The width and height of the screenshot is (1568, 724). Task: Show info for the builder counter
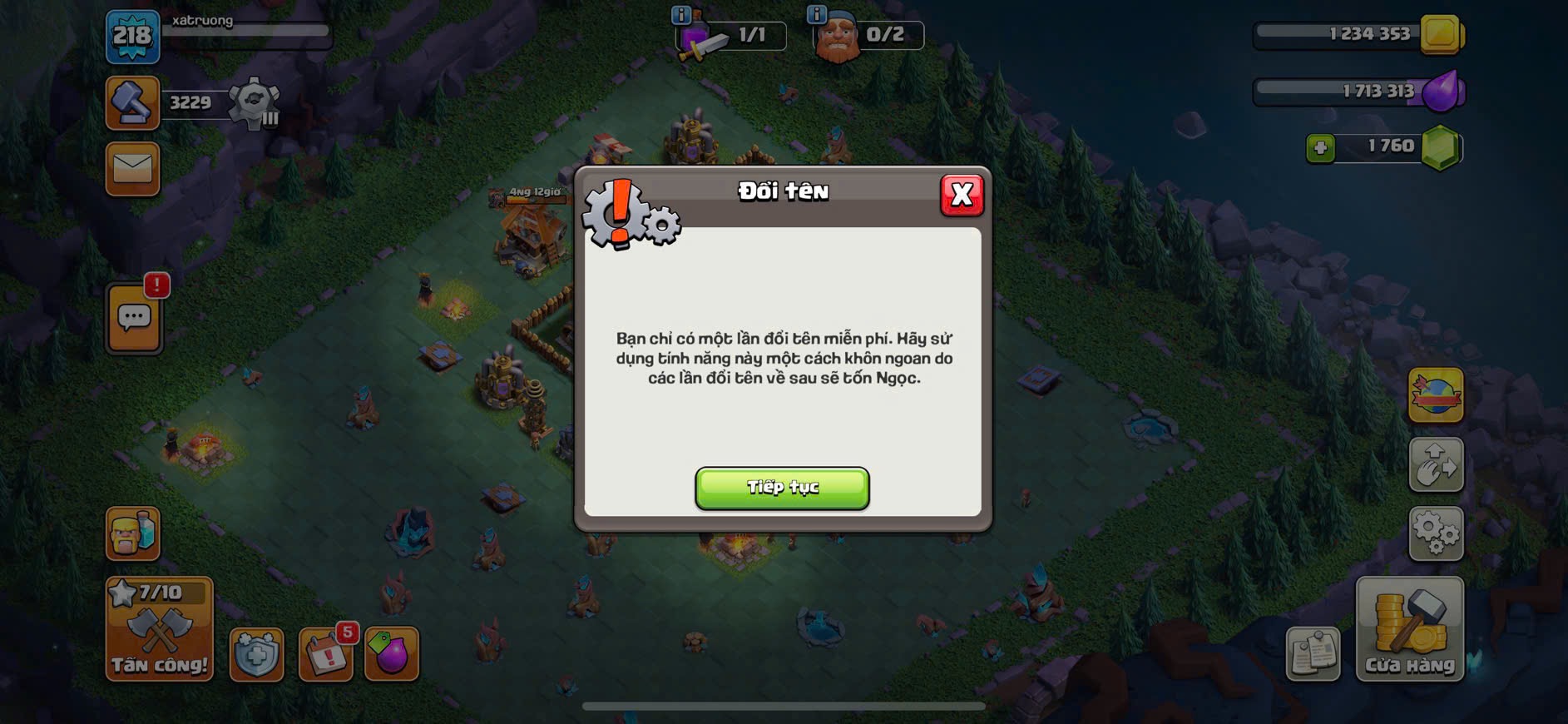817,15
